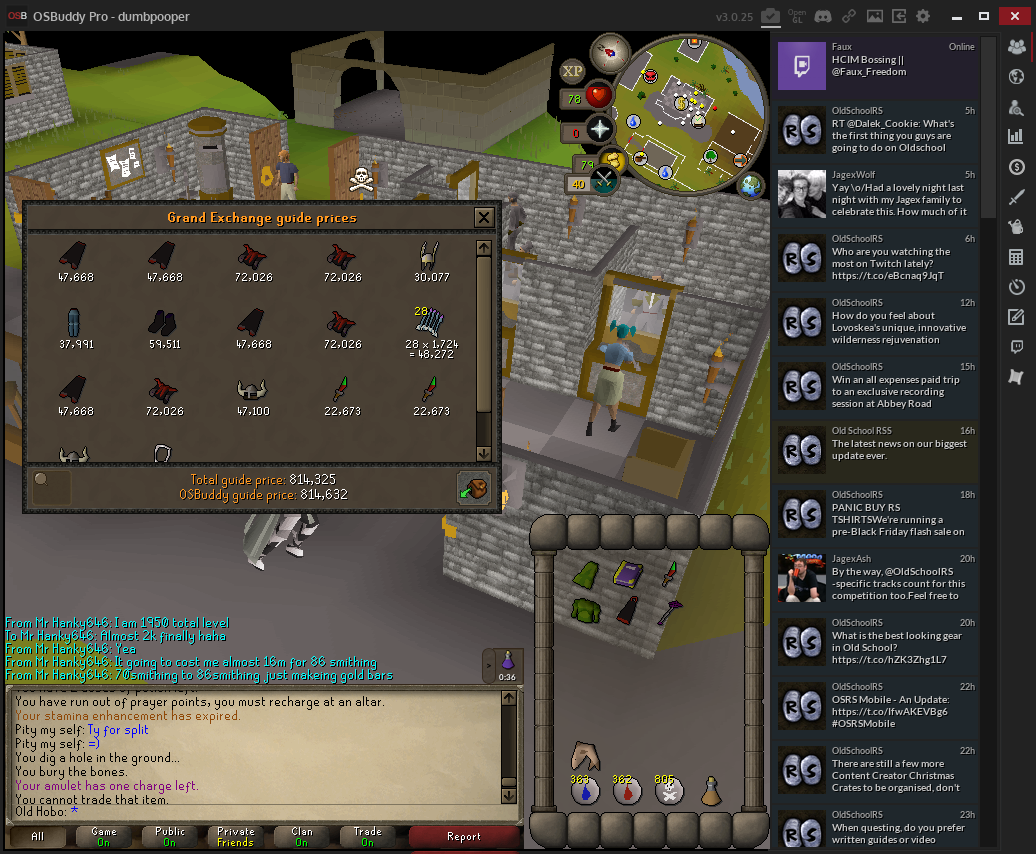Select the brown potion flask in inventory
Image resolution: width=1036 pixels, height=854 pixels.
click(x=710, y=792)
